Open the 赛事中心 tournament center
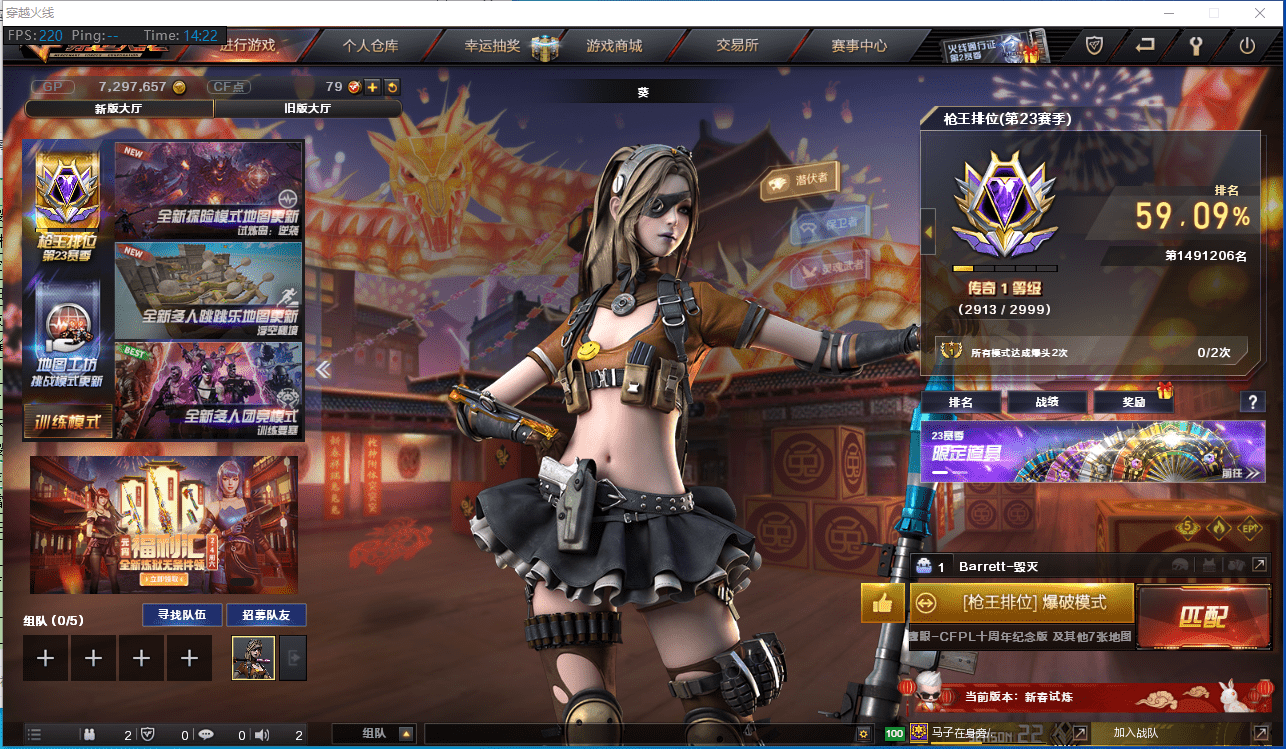 (x=858, y=45)
